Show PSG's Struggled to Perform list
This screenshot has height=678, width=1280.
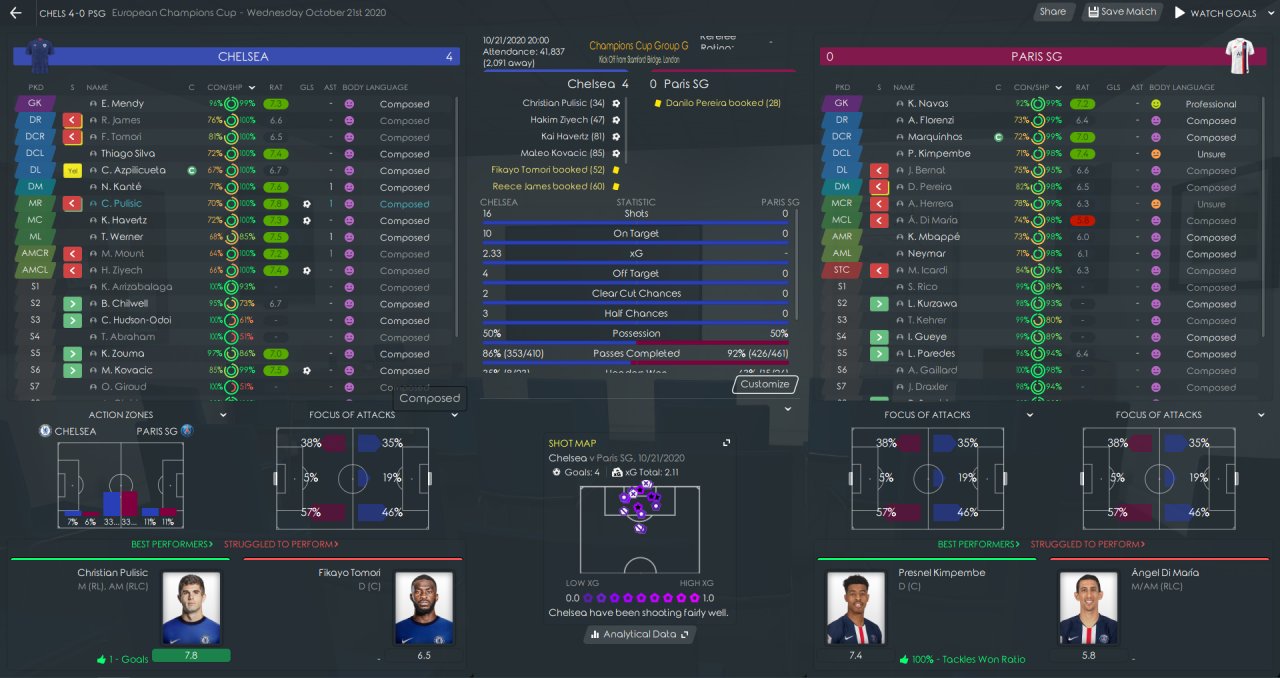(1086, 544)
